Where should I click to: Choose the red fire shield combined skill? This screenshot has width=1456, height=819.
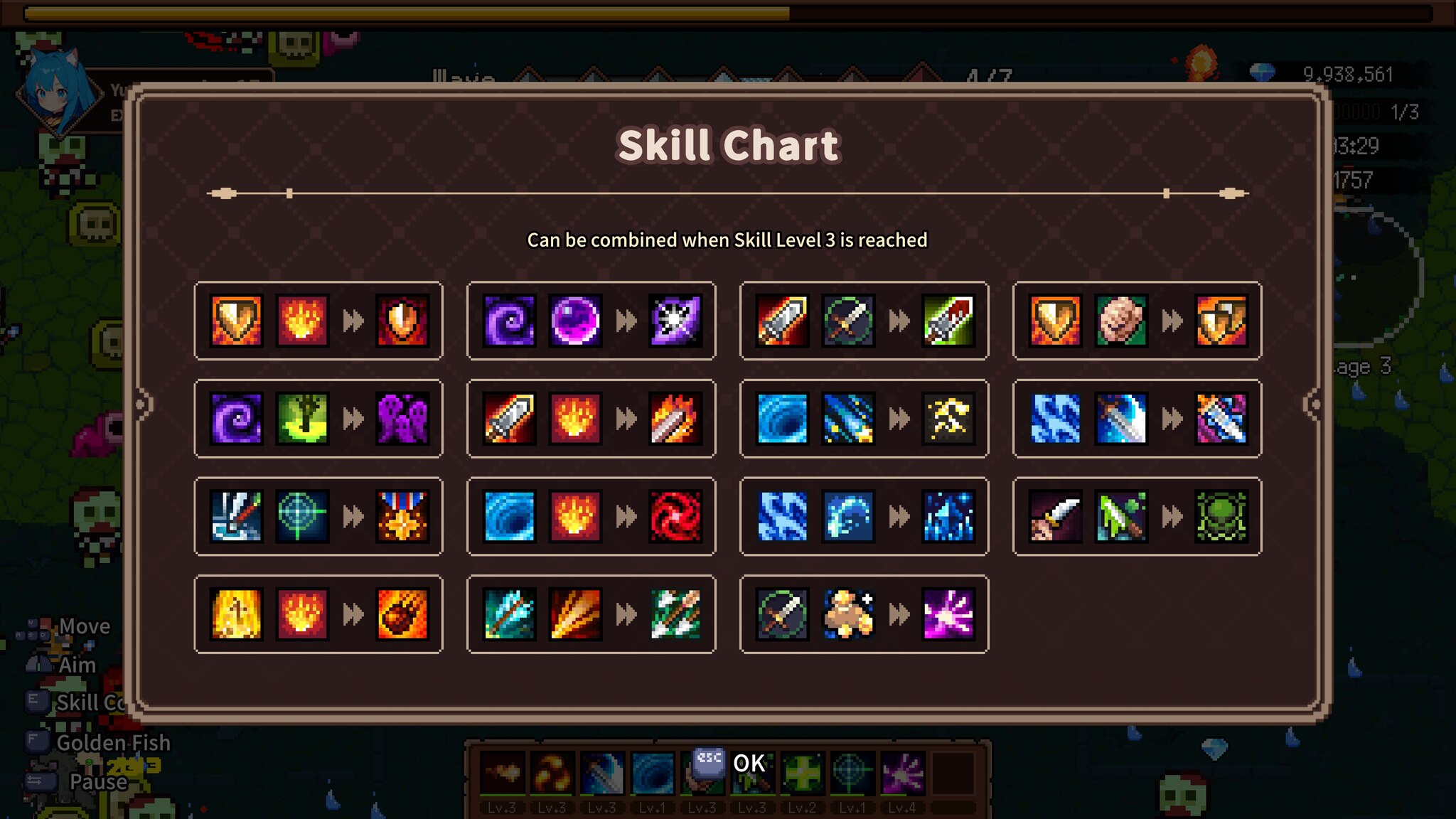(402, 321)
